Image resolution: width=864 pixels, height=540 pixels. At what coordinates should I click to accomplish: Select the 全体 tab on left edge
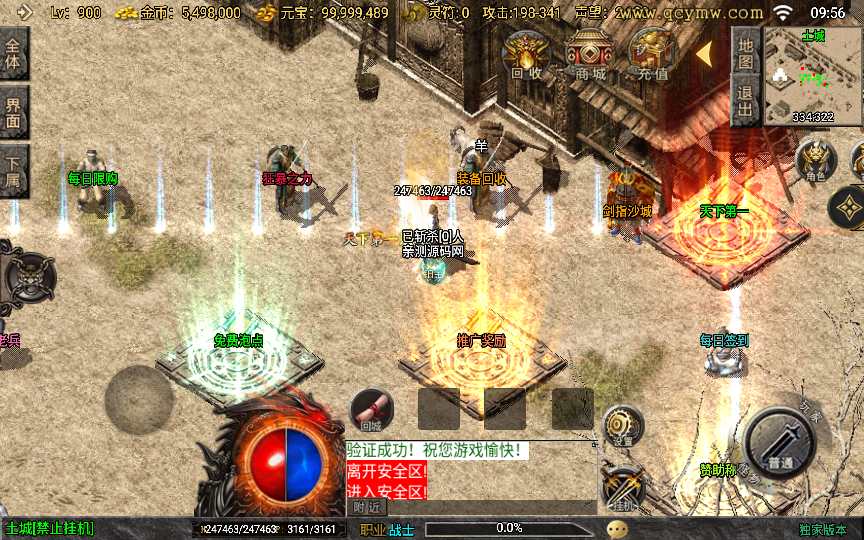coord(13,53)
